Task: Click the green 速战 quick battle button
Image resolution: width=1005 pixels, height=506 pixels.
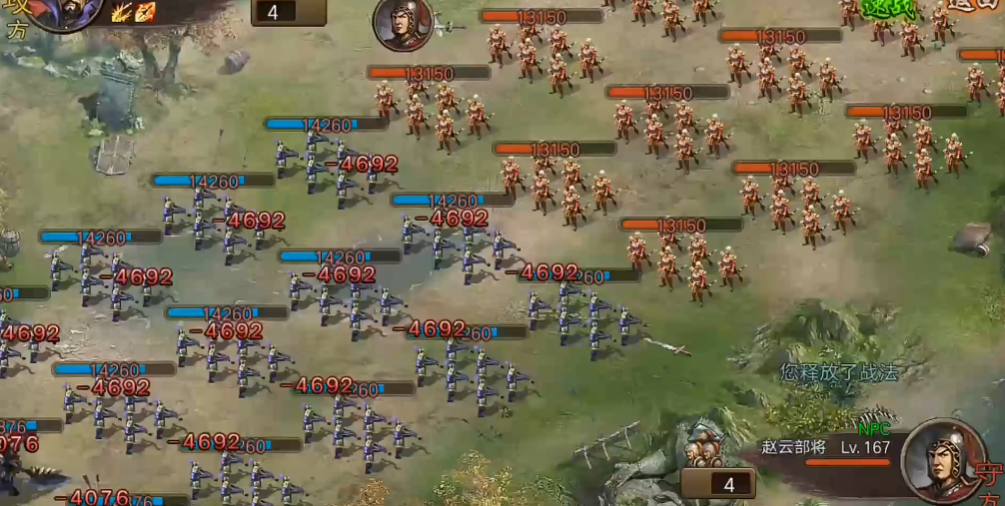Action: coord(889,8)
